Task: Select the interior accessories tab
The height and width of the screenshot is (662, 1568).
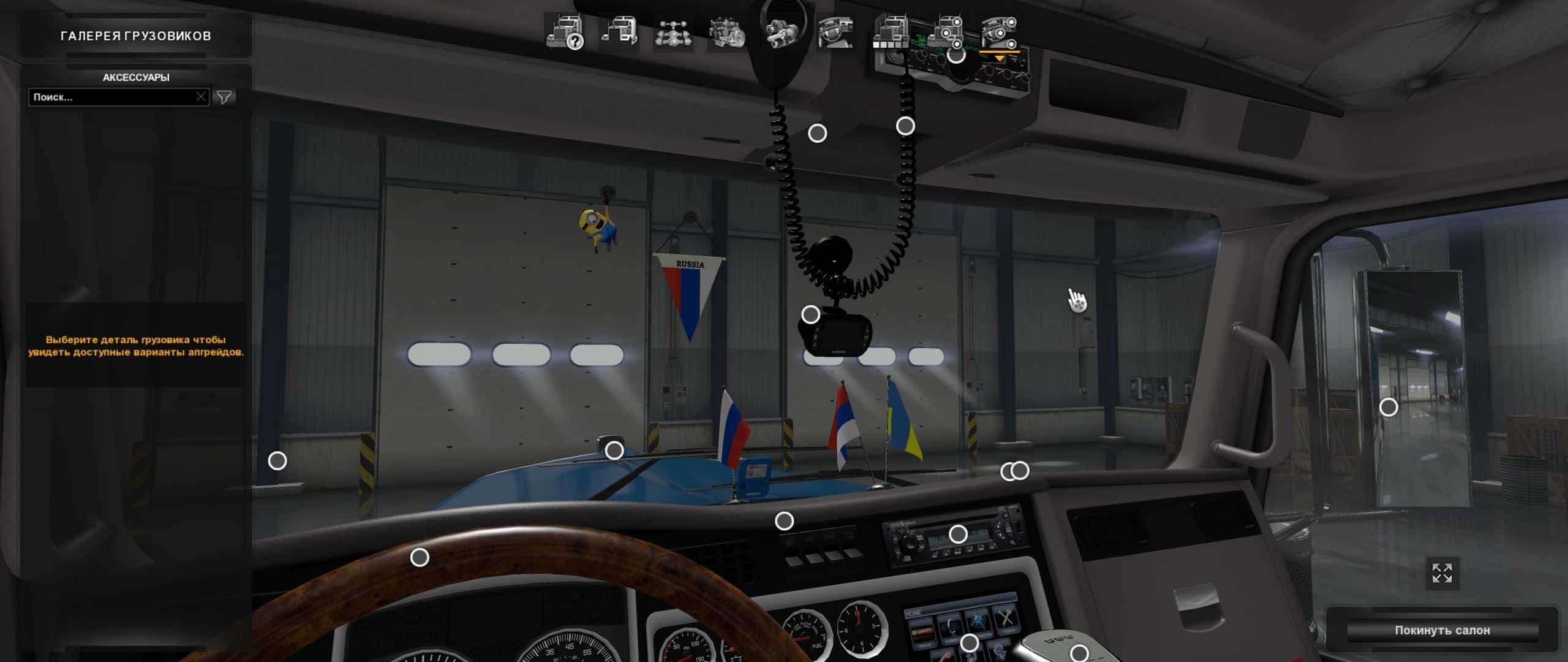Action: pos(1000,32)
